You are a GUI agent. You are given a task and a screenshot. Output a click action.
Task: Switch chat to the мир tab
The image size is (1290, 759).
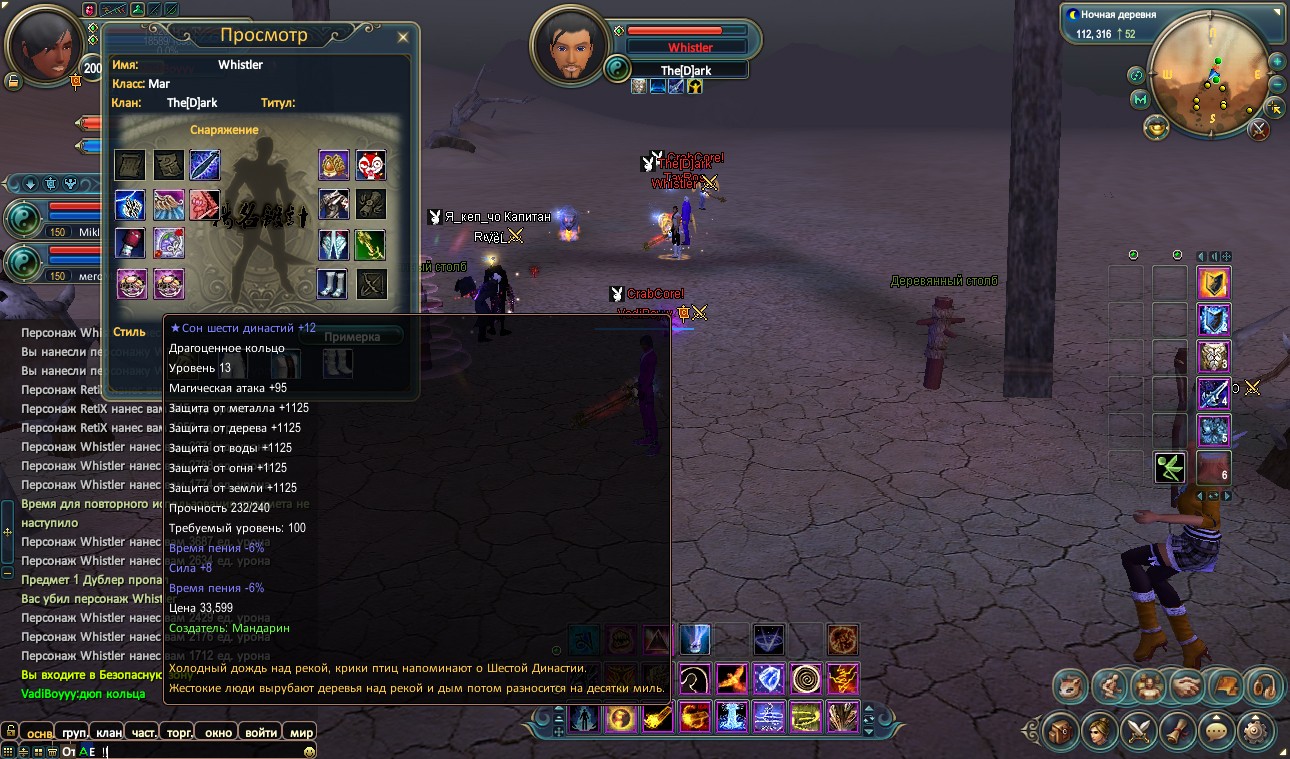point(301,733)
